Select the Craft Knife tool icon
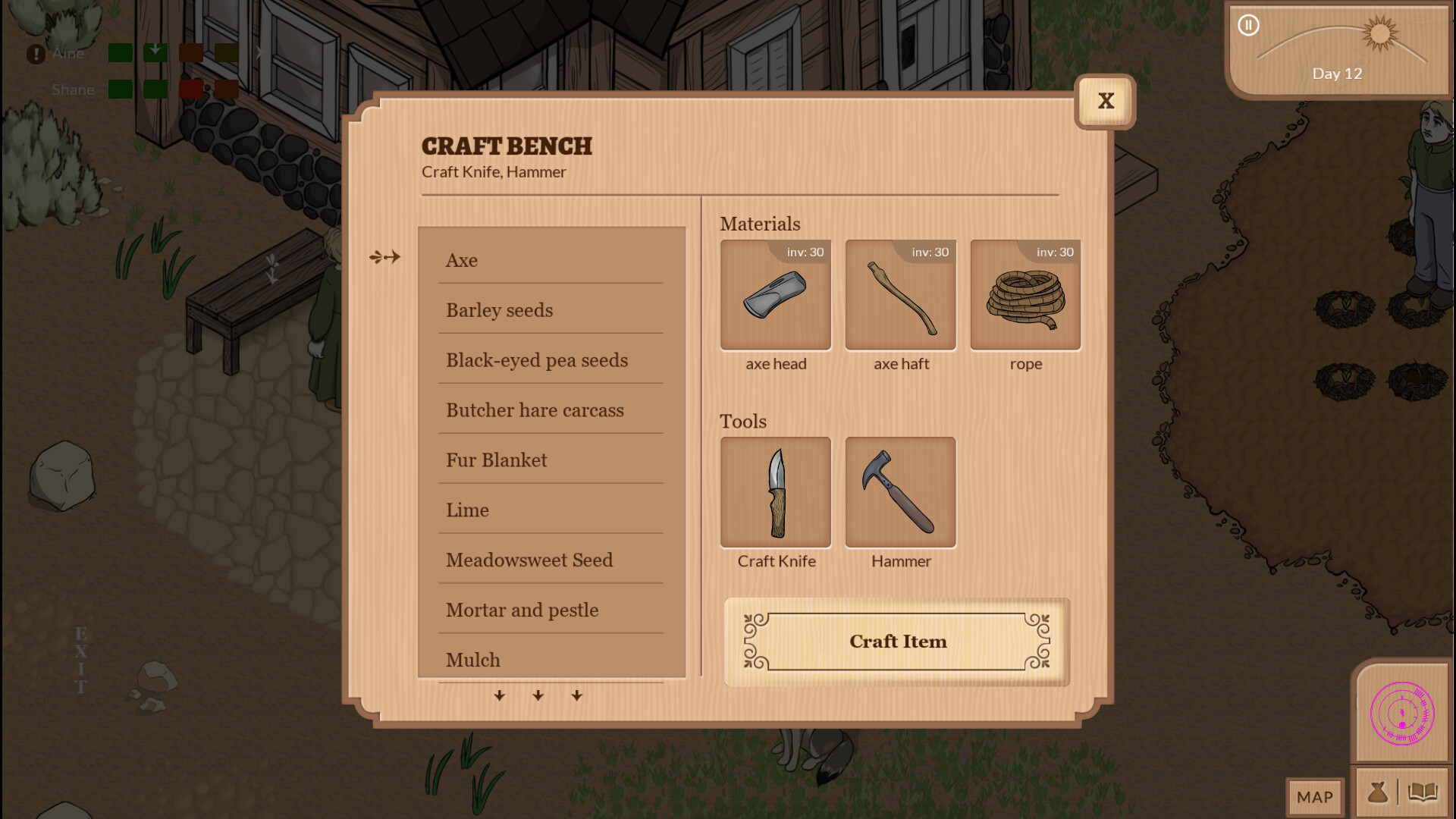Image resolution: width=1456 pixels, height=819 pixels. (775, 491)
